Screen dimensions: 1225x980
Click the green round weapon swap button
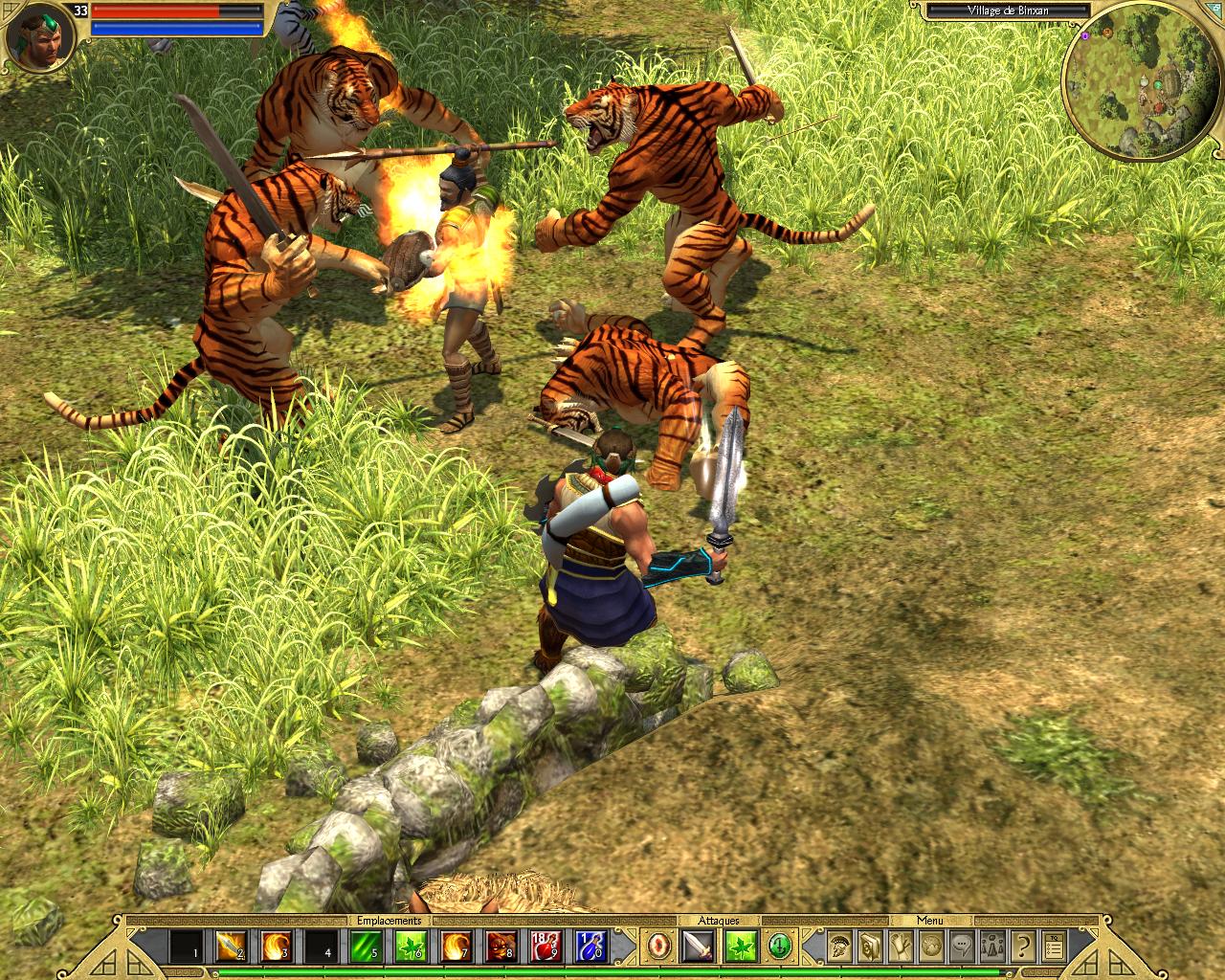781,946
